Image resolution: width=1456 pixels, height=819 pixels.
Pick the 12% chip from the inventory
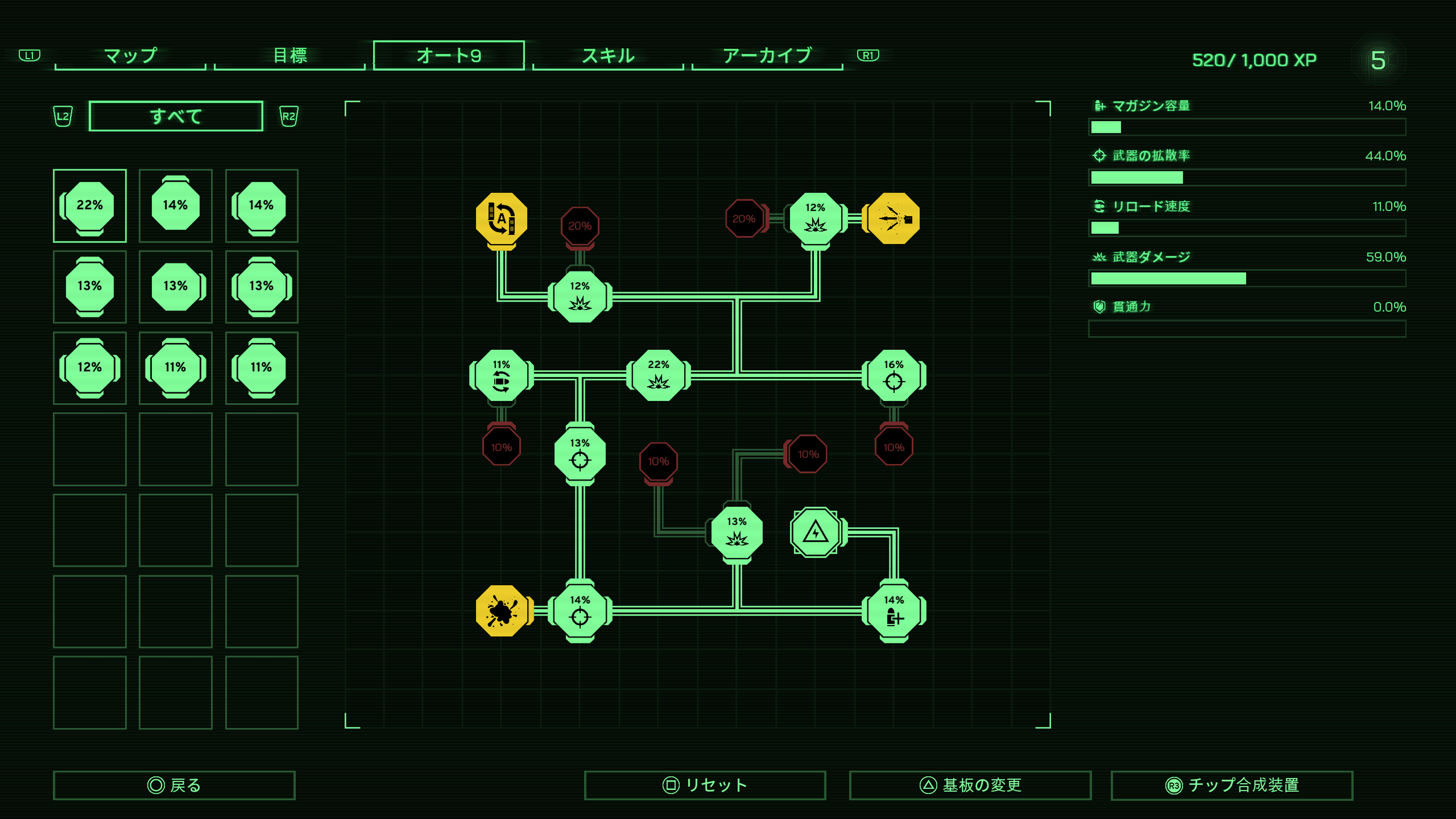tap(90, 367)
